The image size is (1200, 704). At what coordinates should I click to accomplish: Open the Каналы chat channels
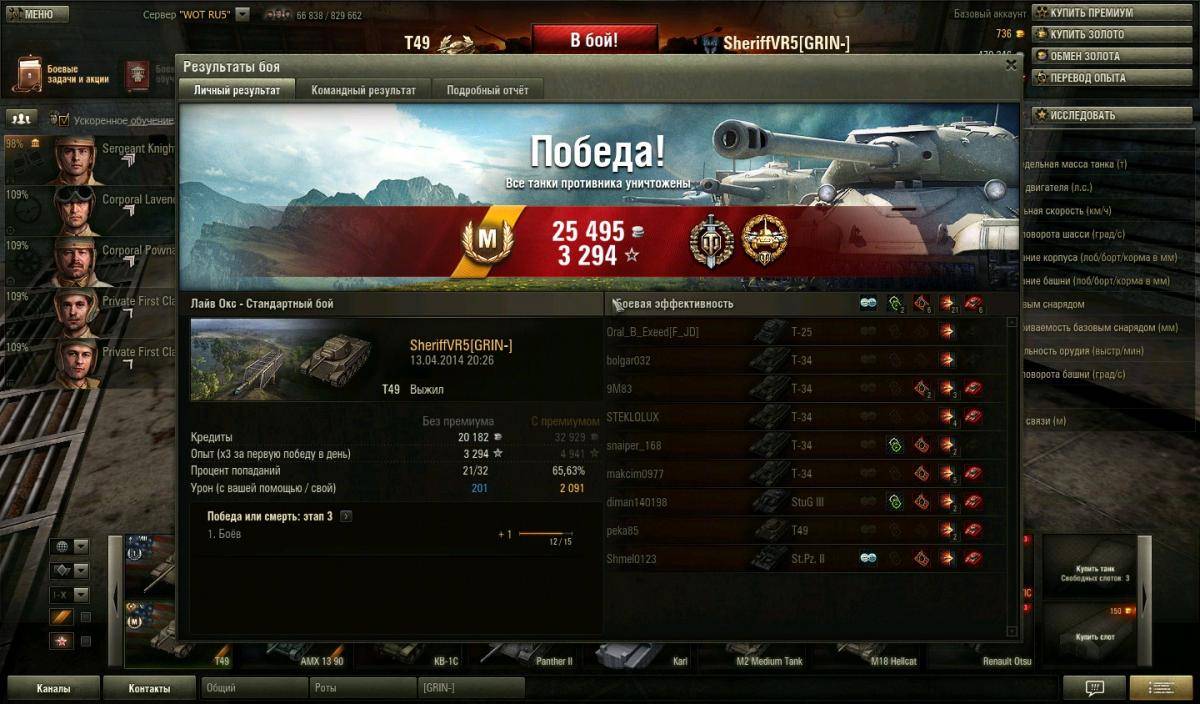[x=54, y=688]
